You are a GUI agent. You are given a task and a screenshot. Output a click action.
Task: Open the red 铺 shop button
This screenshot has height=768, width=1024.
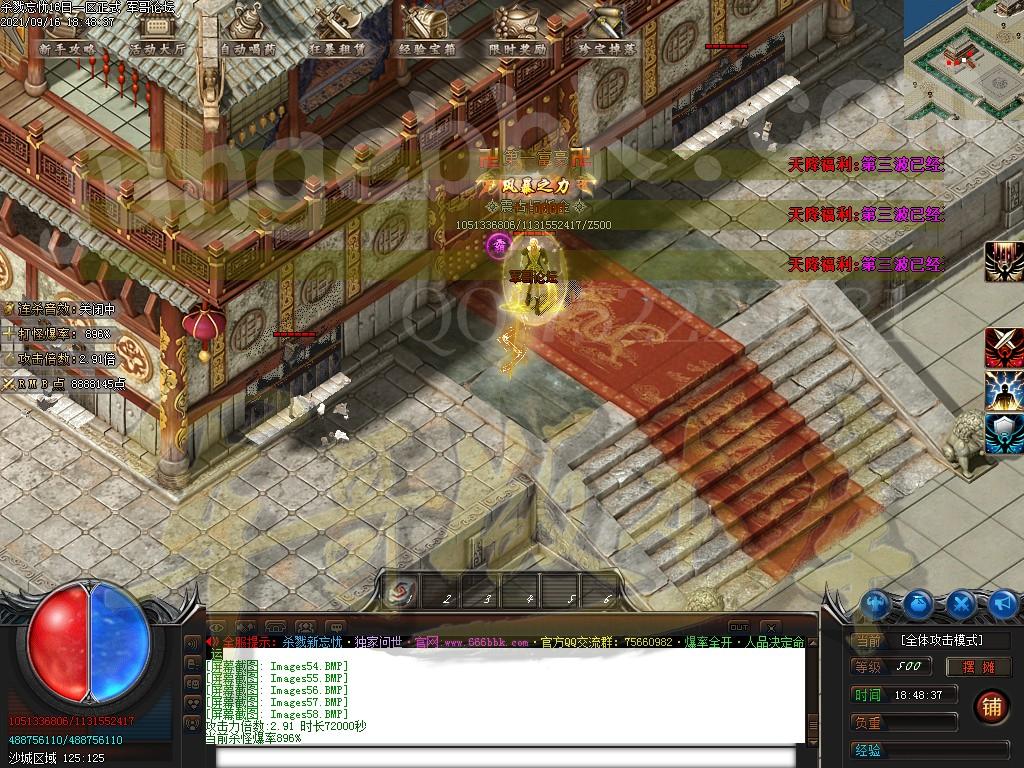990,706
